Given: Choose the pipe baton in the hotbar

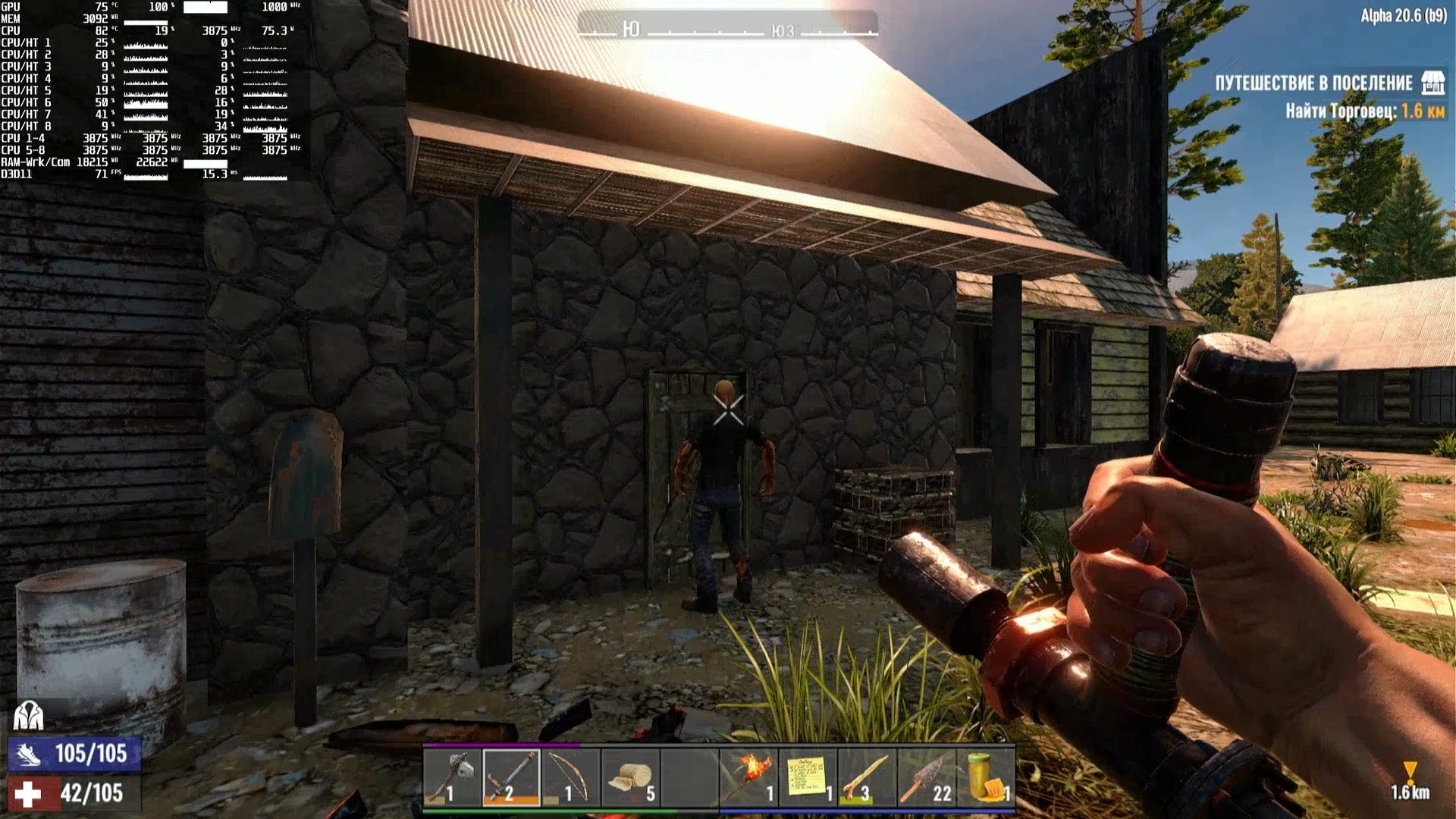Looking at the screenshot, I should coord(511,777).
